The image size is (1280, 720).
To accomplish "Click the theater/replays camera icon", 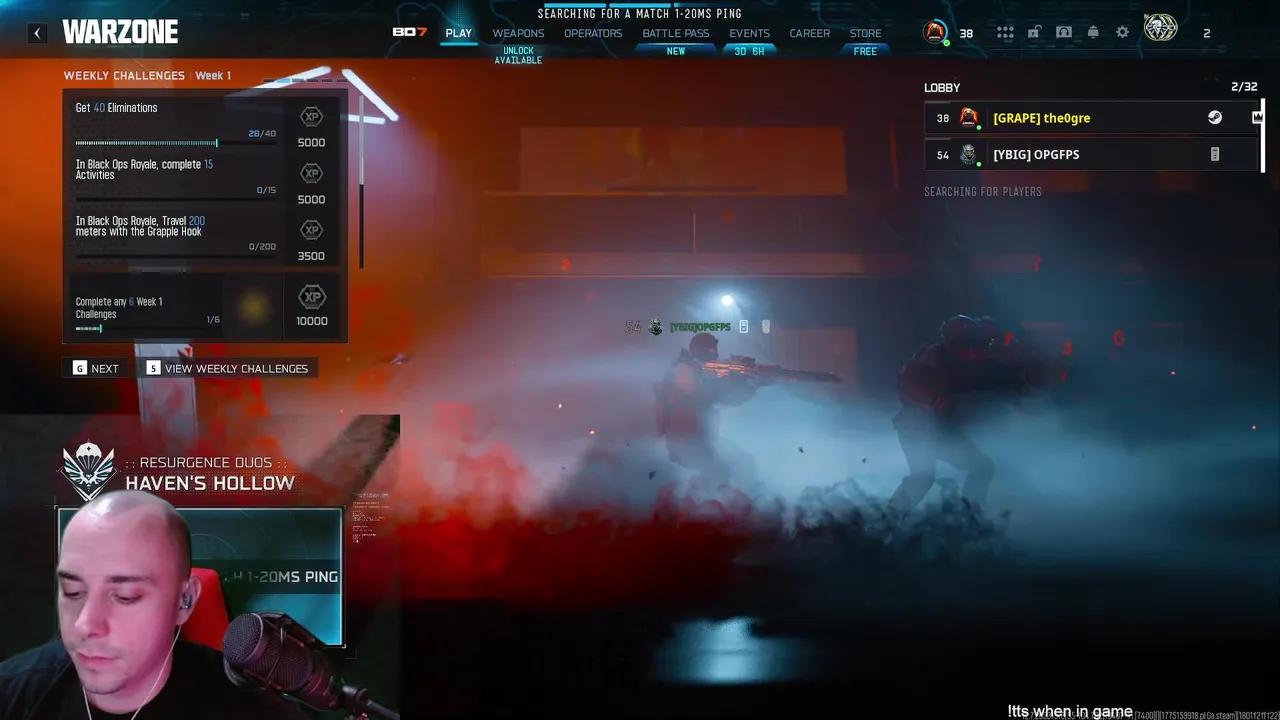I will [1064, 31].
